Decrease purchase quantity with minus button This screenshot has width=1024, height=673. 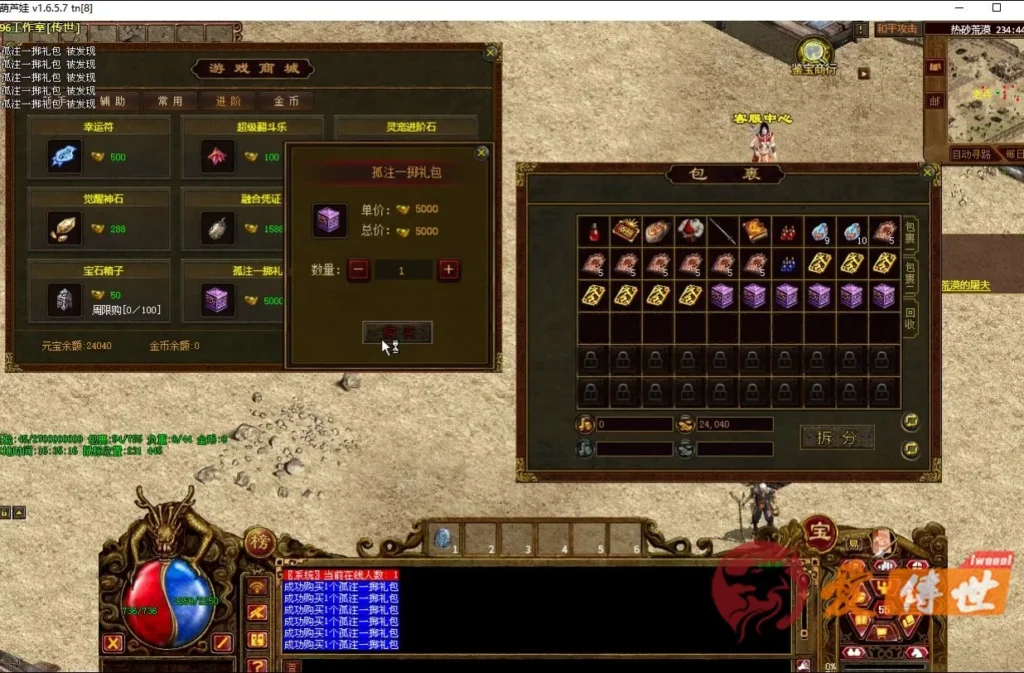[359, 269]
